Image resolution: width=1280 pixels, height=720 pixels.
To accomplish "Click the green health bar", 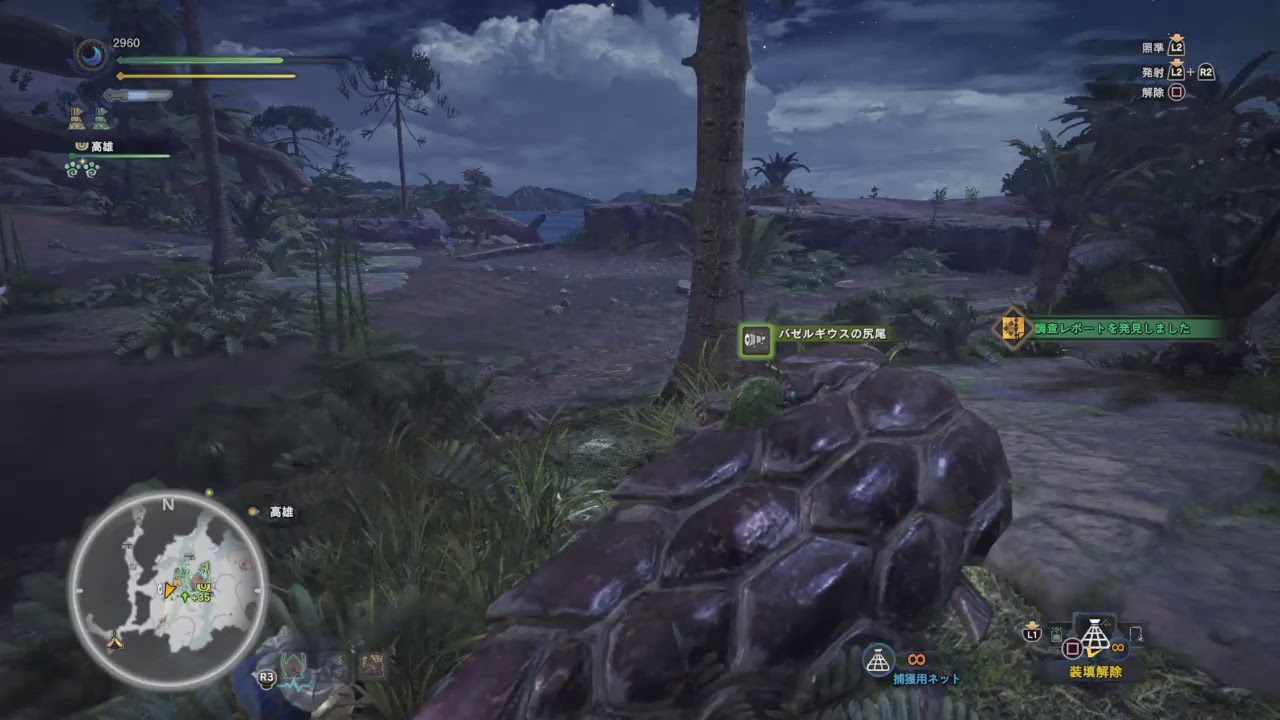I will point(200,59).
